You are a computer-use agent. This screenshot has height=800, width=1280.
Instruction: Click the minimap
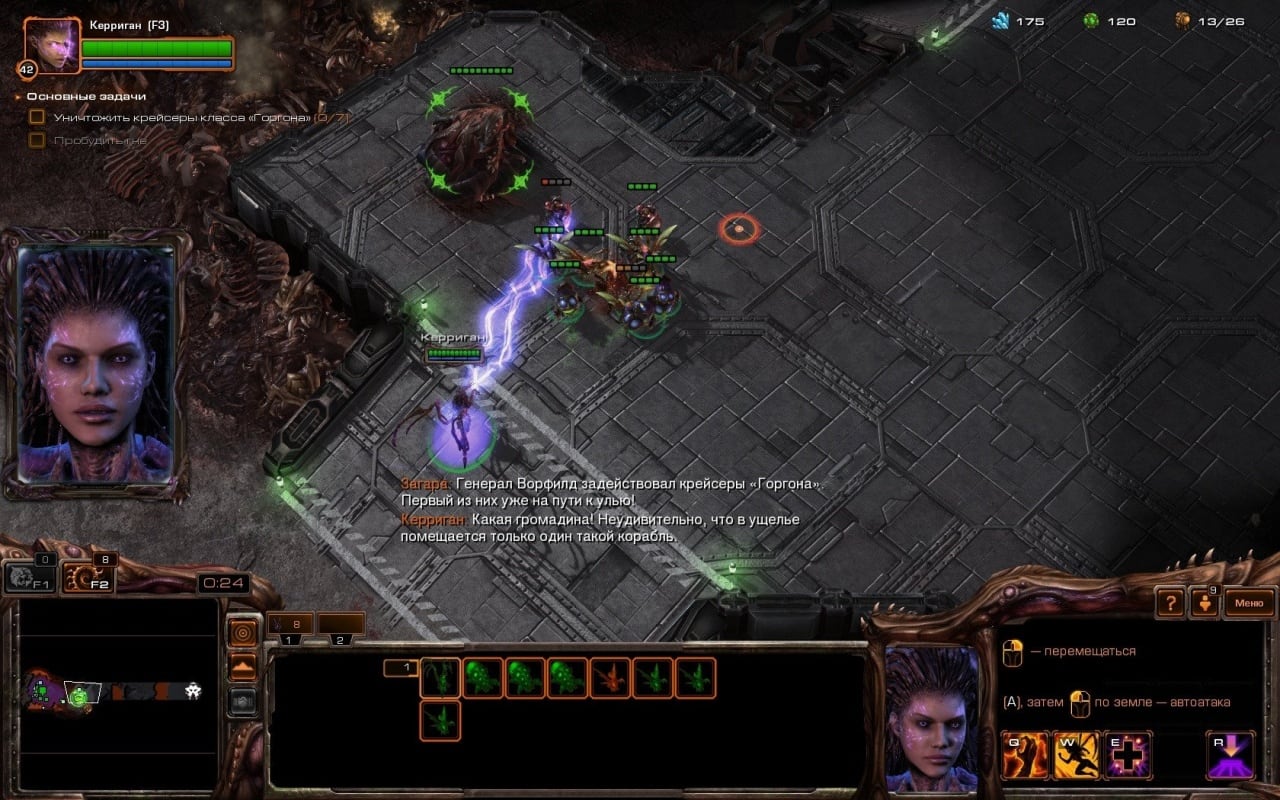(118, 690)
